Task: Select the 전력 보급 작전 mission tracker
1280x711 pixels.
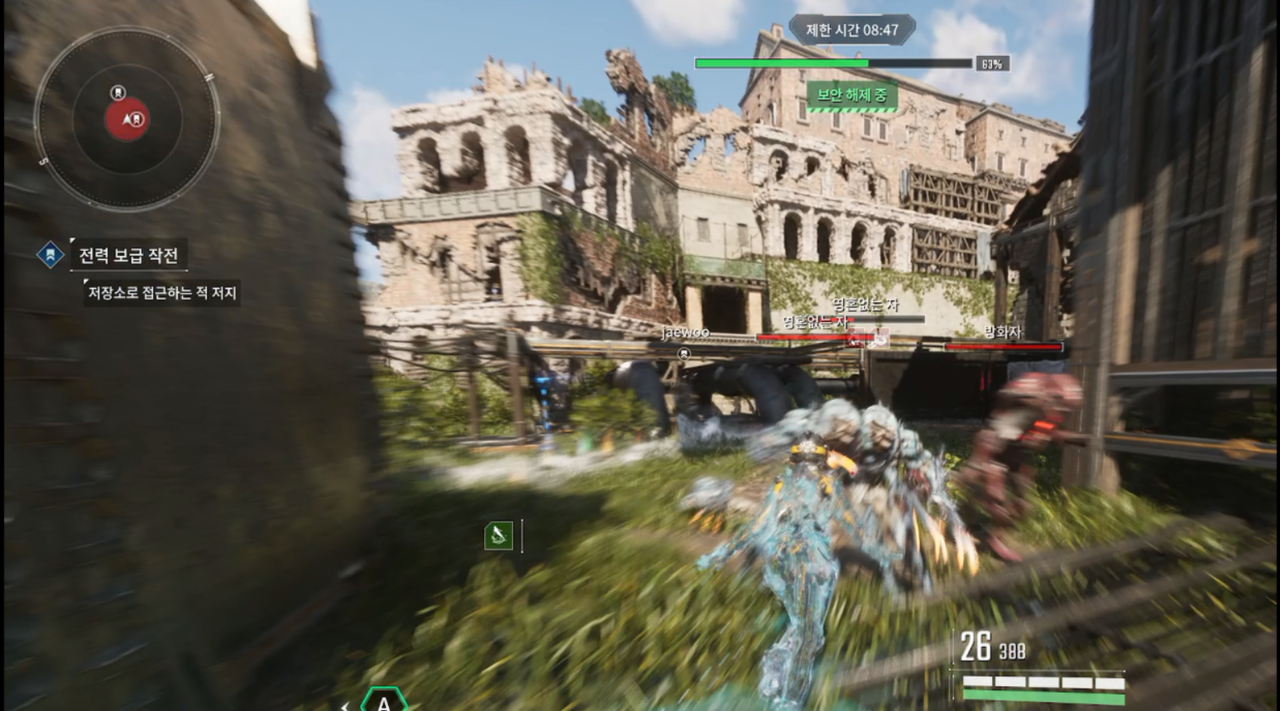Action: [128, 255]
